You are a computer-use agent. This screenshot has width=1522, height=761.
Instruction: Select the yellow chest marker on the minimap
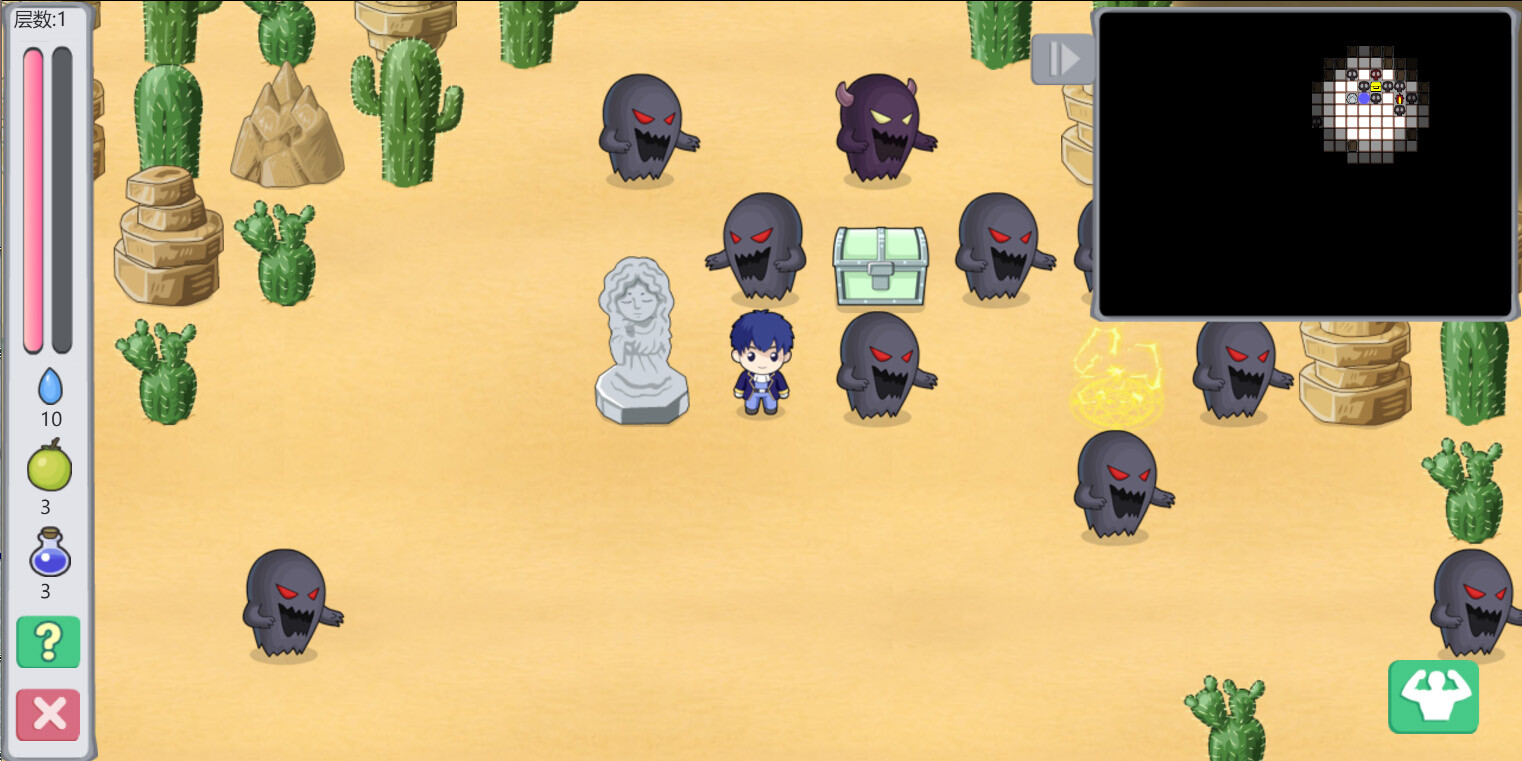(1376, 87)
